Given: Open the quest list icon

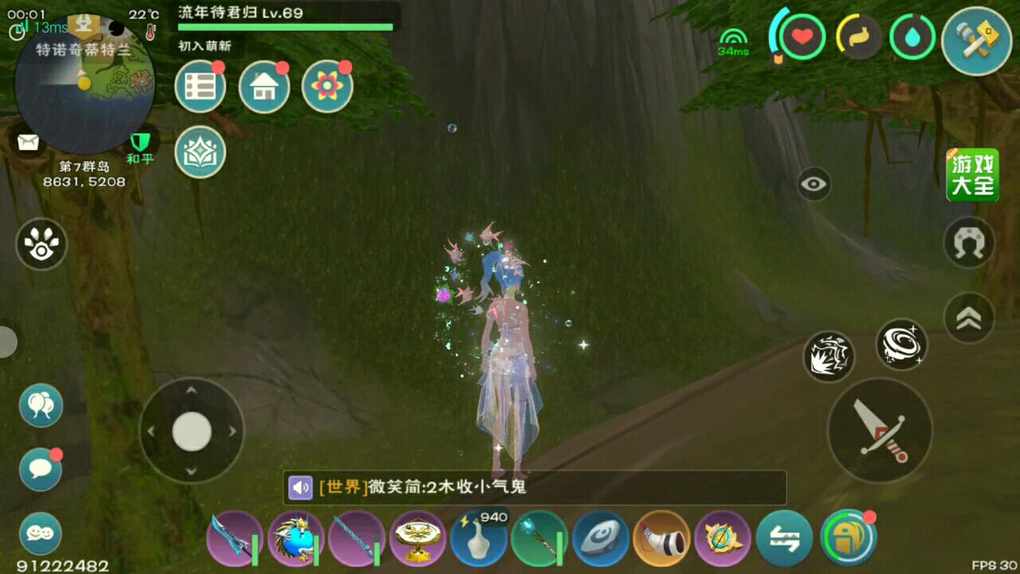Looking at the screenshot, I should [x=200, y=87].
